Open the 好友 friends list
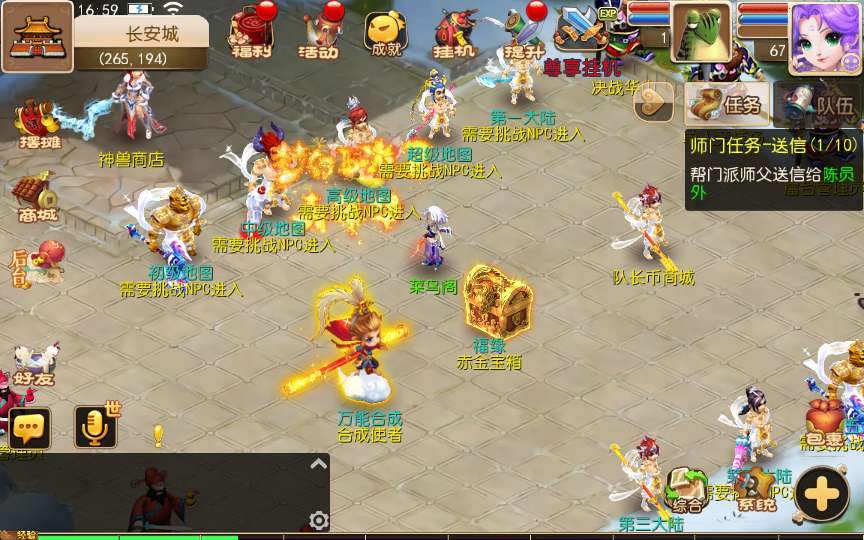The width and height of the screenshot is (864, 540). (x=36, y=366)
